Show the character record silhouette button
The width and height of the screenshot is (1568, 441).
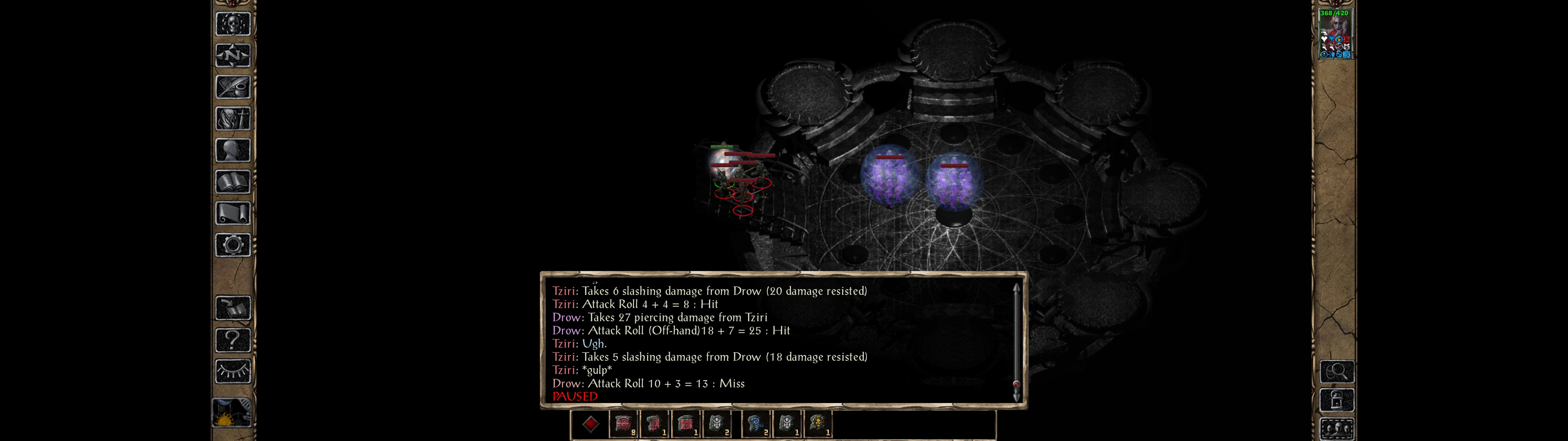[232, 150]
